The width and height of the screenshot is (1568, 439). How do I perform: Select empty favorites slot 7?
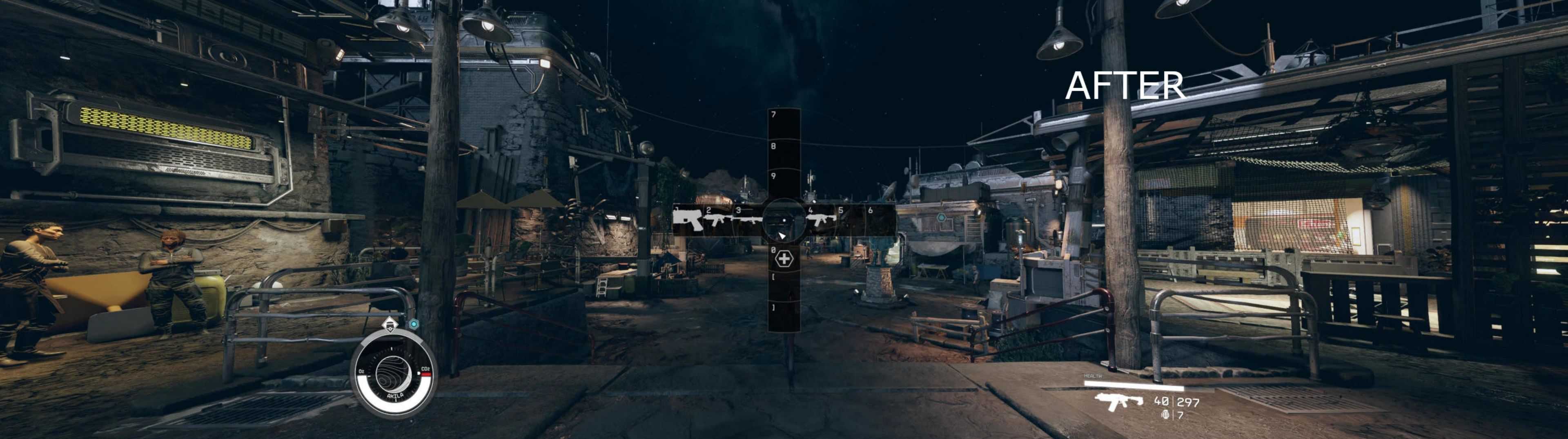pos(784,124)
